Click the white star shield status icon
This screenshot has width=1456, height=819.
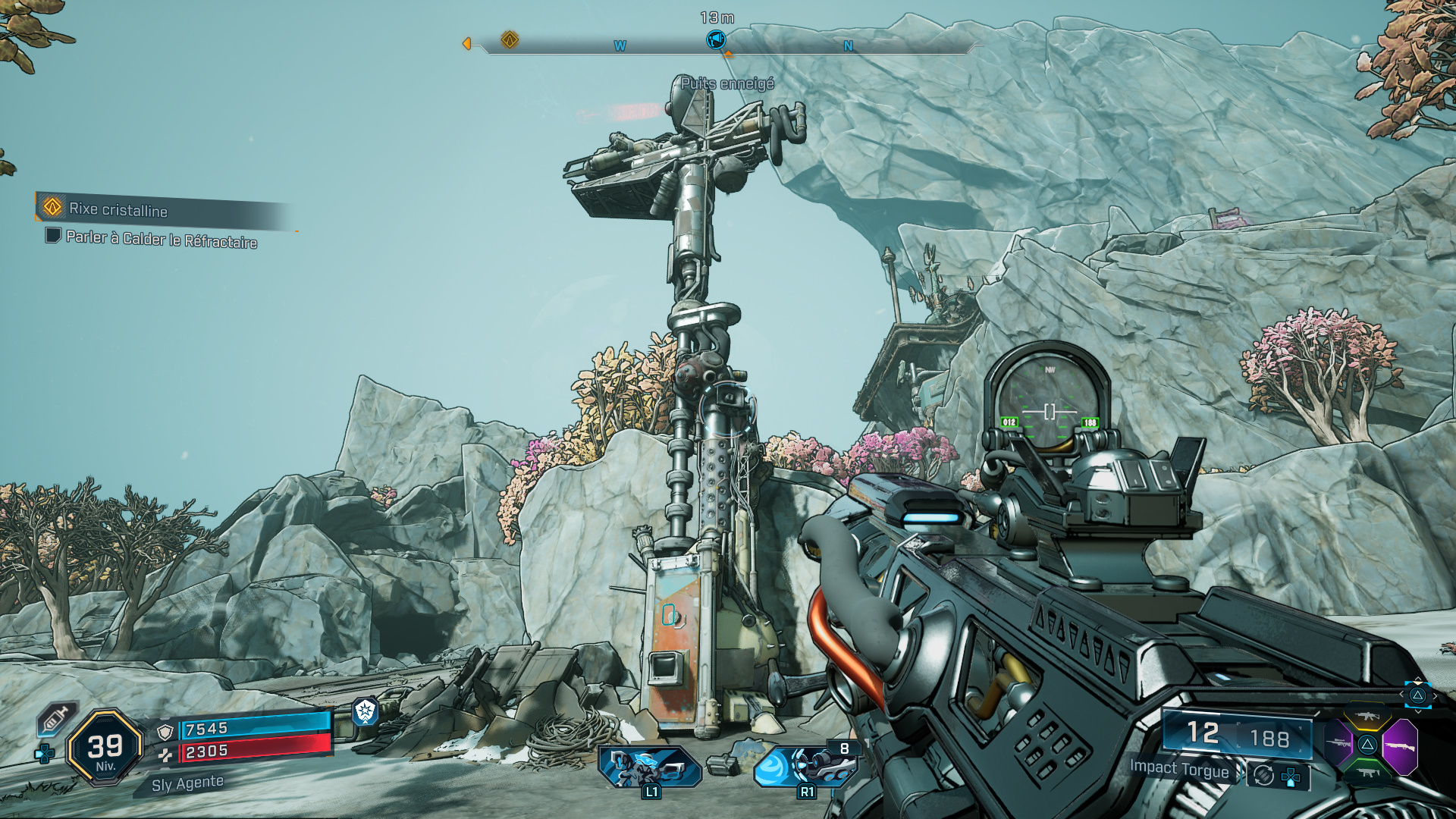pos(366,711)
